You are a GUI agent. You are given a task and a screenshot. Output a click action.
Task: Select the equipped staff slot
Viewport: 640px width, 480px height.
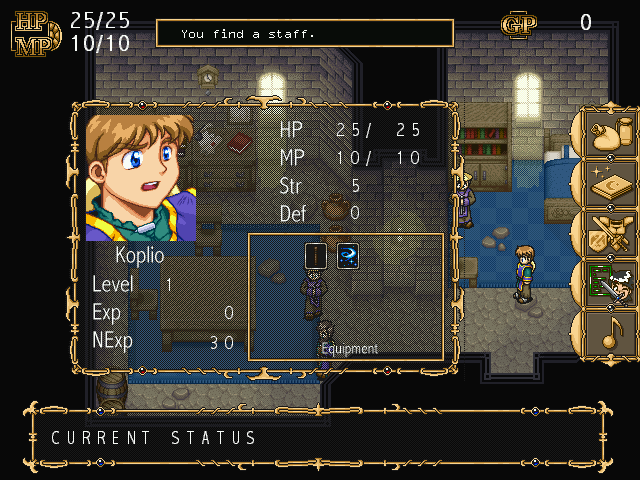point(316,256)
